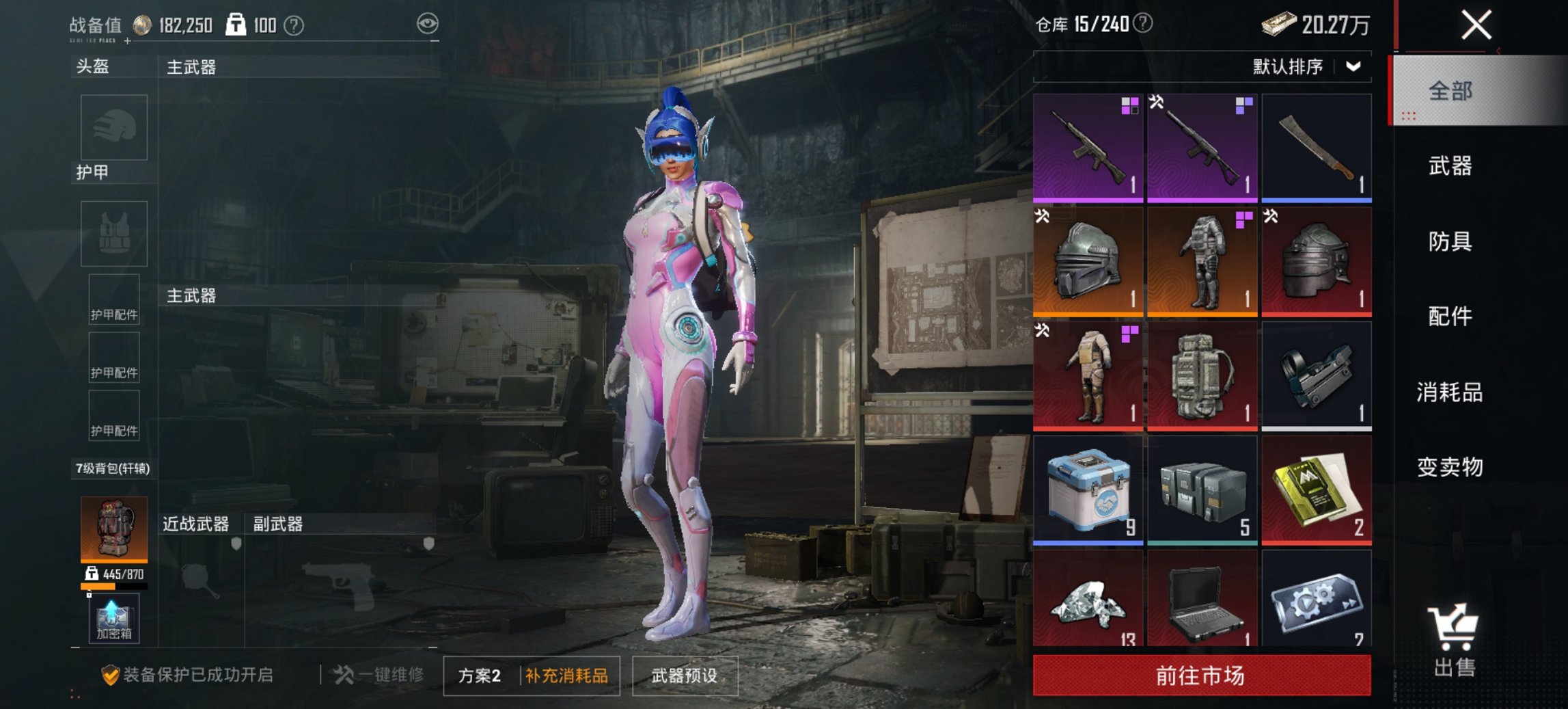The height and width of the screenshot is (709, 1568).
Task: Select the machete item in warehouse
Action: point(1316,147)
